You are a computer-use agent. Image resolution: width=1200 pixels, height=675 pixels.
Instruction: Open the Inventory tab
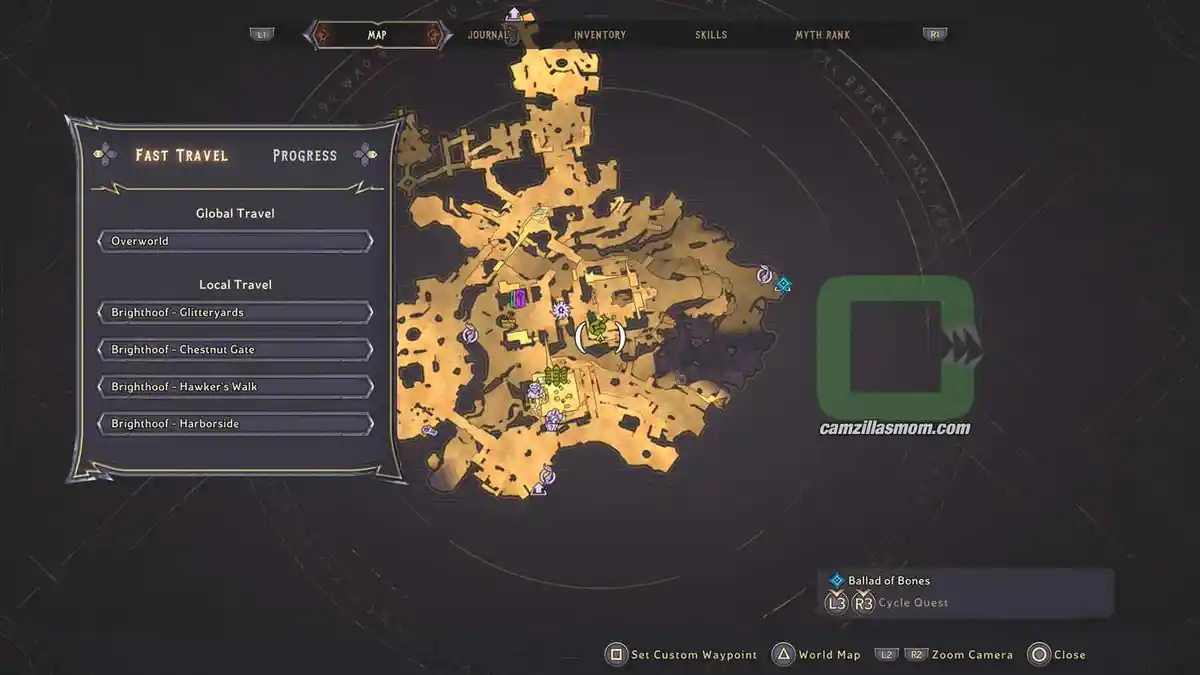tap(600, 35)
